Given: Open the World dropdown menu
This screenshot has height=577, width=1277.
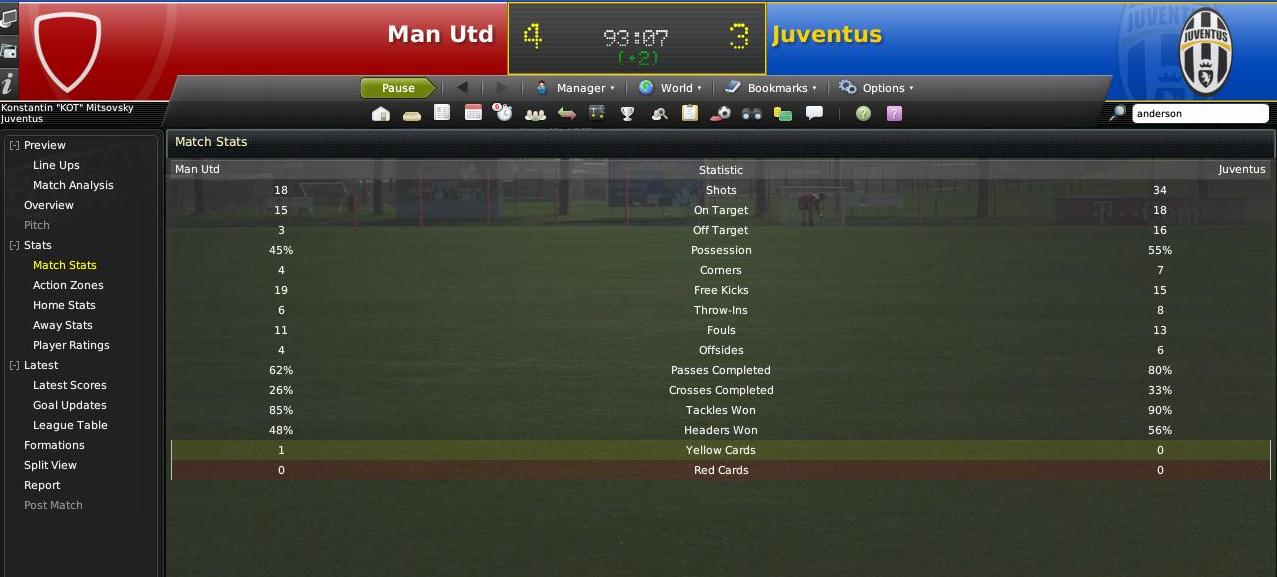Looking at the screenshot, I should click(x=670, y=88).
